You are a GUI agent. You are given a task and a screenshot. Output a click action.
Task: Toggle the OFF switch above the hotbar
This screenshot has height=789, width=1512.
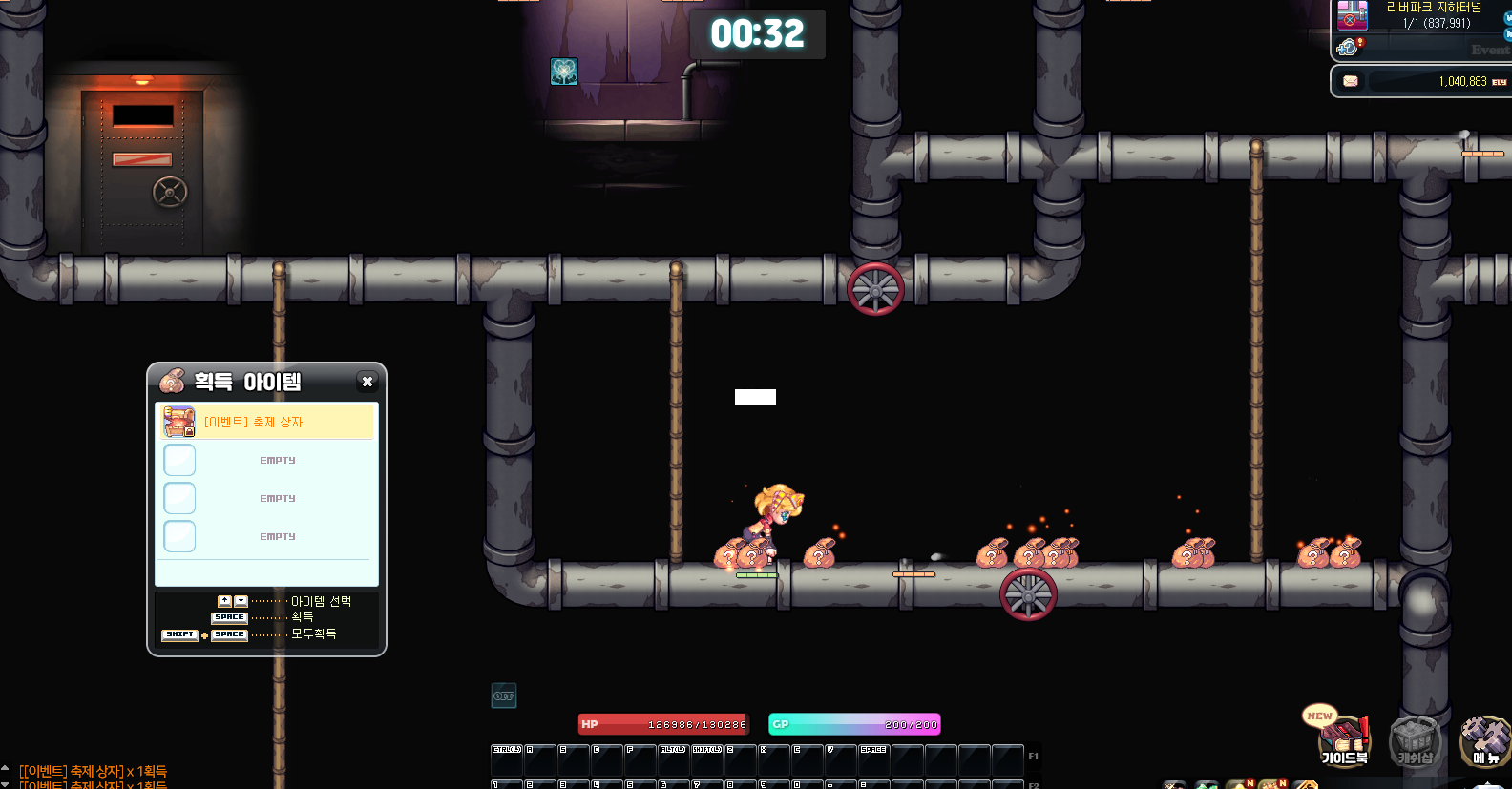[x=504, y=696]
